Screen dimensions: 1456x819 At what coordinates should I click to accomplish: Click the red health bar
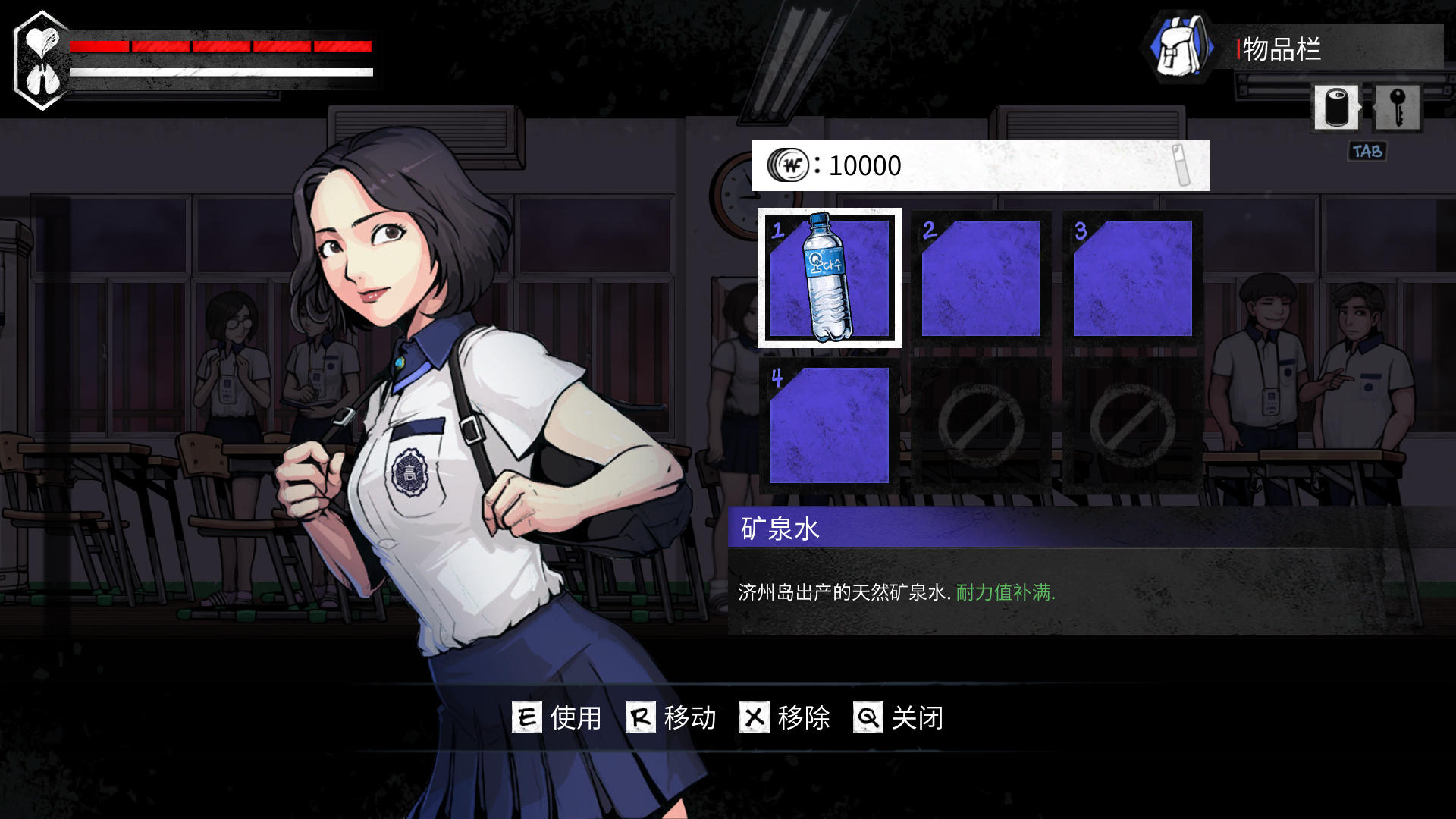pyautogui.click(x=220, y=45)
